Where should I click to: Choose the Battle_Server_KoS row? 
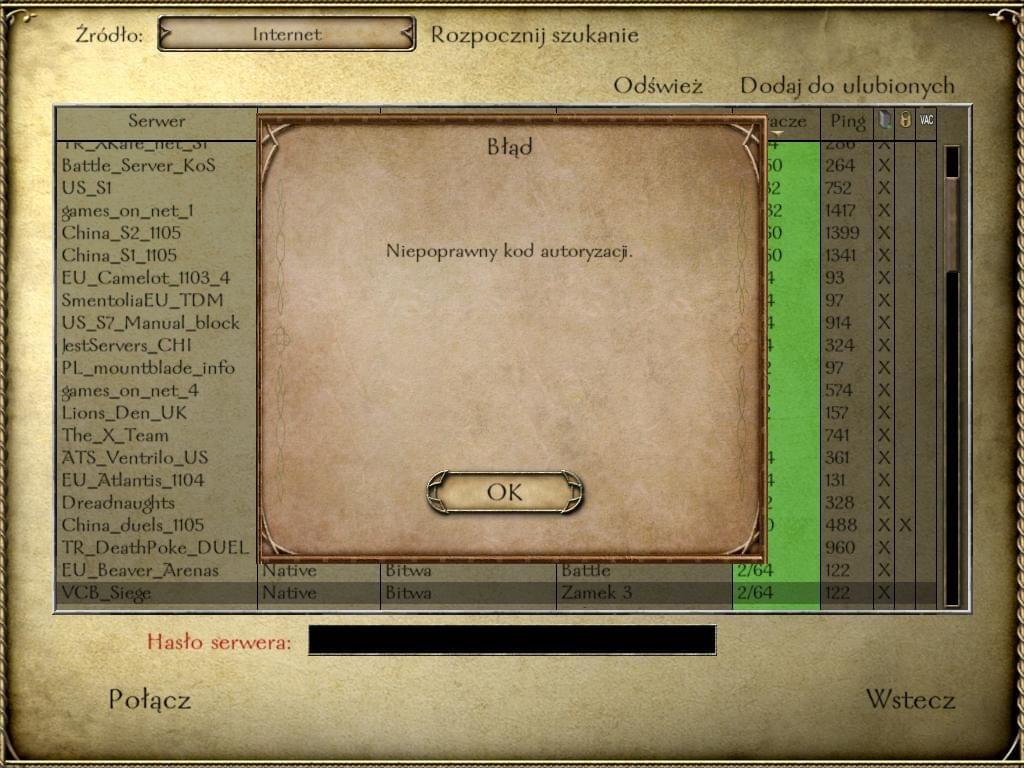pyautogui.click(x=138, y=165)
